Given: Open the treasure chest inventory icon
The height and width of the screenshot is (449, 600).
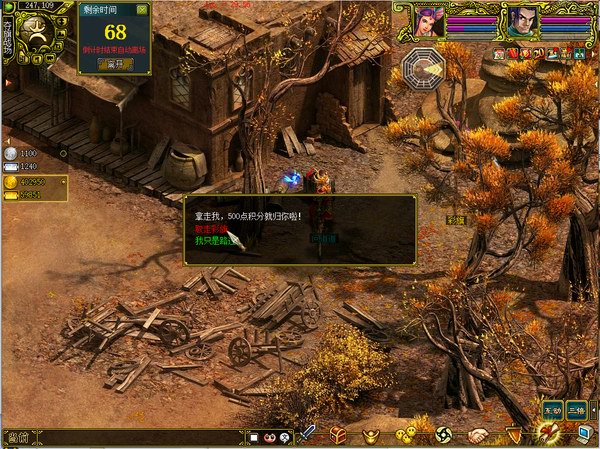Looking at the screenshot, I should pos(339,435).
